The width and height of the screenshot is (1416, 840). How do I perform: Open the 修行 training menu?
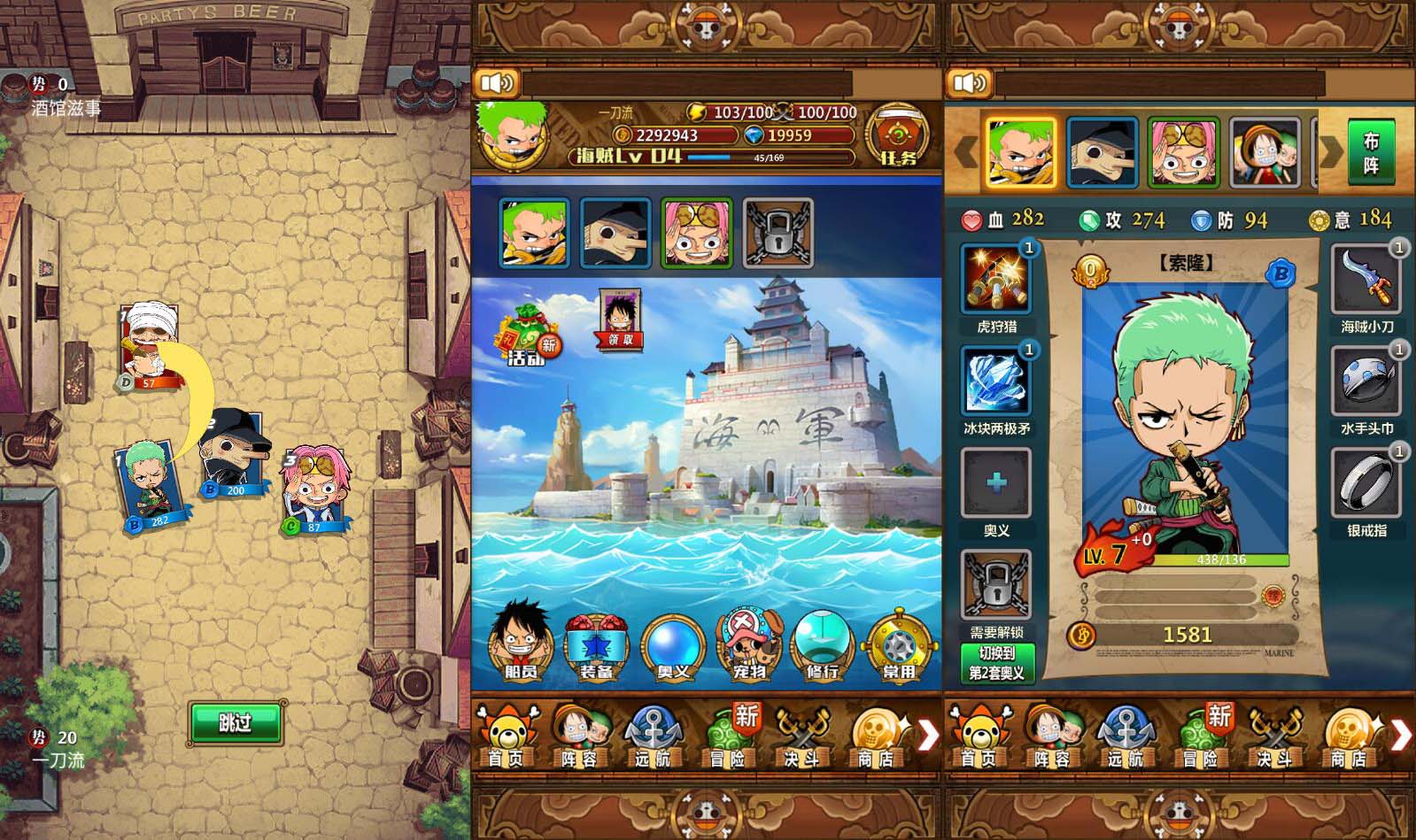(x=824, y=646)
